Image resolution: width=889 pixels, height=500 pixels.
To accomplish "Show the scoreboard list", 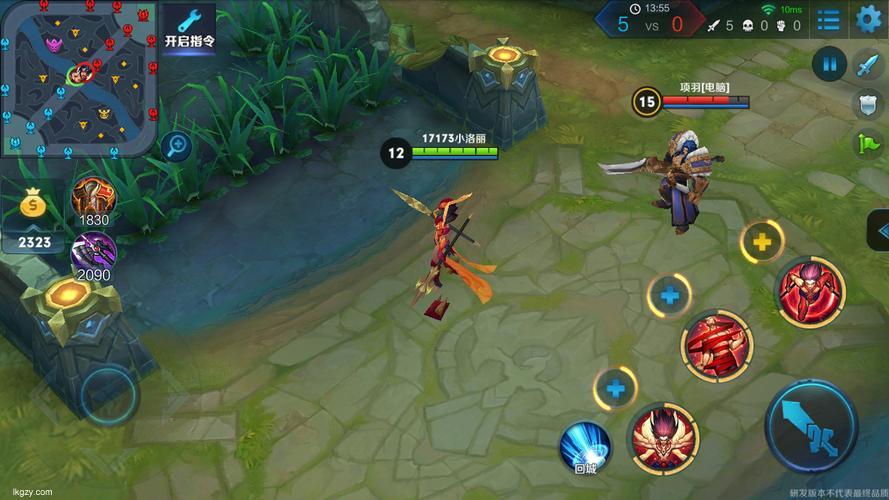I will [x=828, y=19].
